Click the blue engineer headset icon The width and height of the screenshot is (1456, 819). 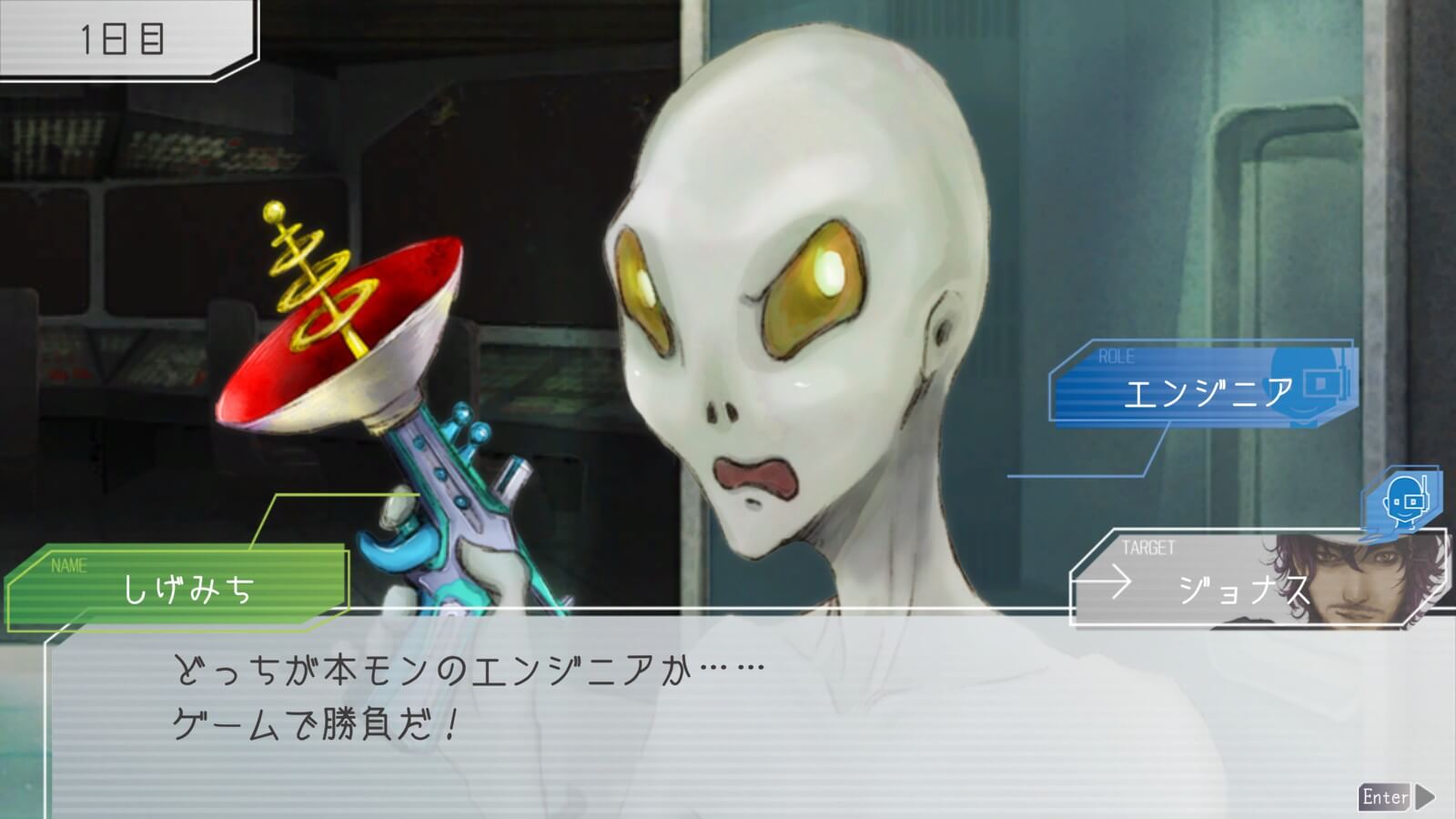1403,499
